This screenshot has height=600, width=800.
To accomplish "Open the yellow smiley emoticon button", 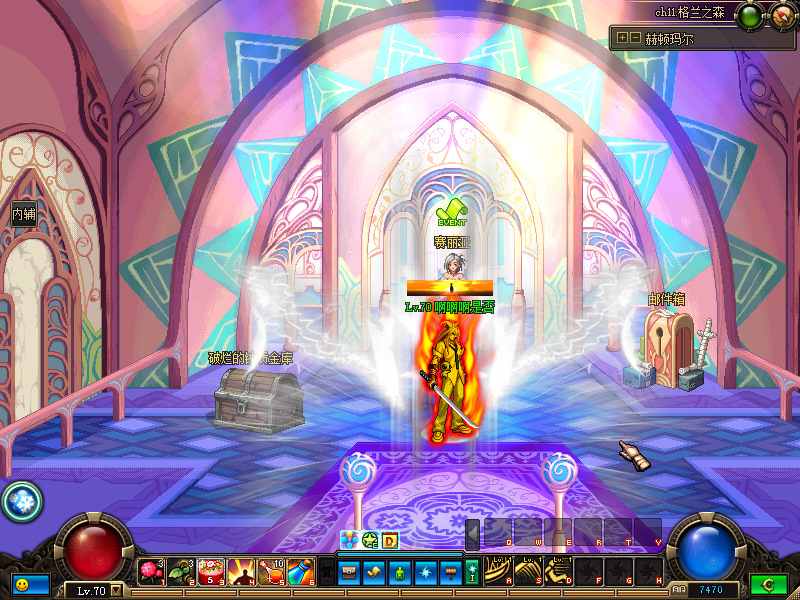I will click(21, 583).
